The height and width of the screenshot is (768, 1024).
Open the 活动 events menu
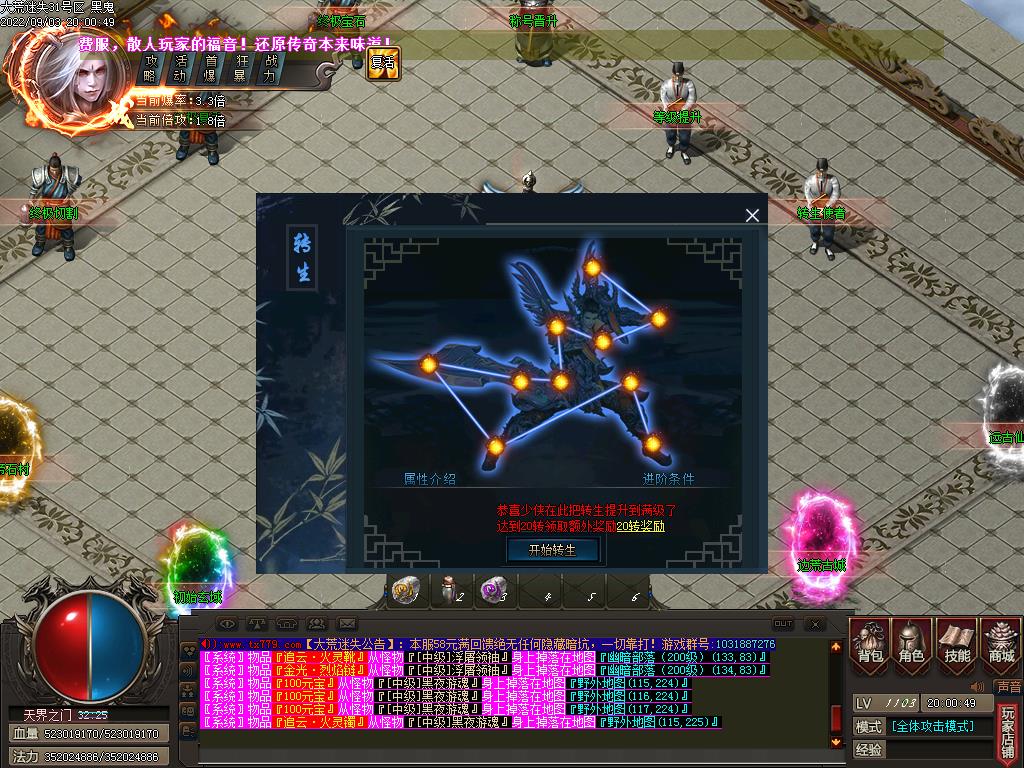pyautogui.click(x=181, y=67)
